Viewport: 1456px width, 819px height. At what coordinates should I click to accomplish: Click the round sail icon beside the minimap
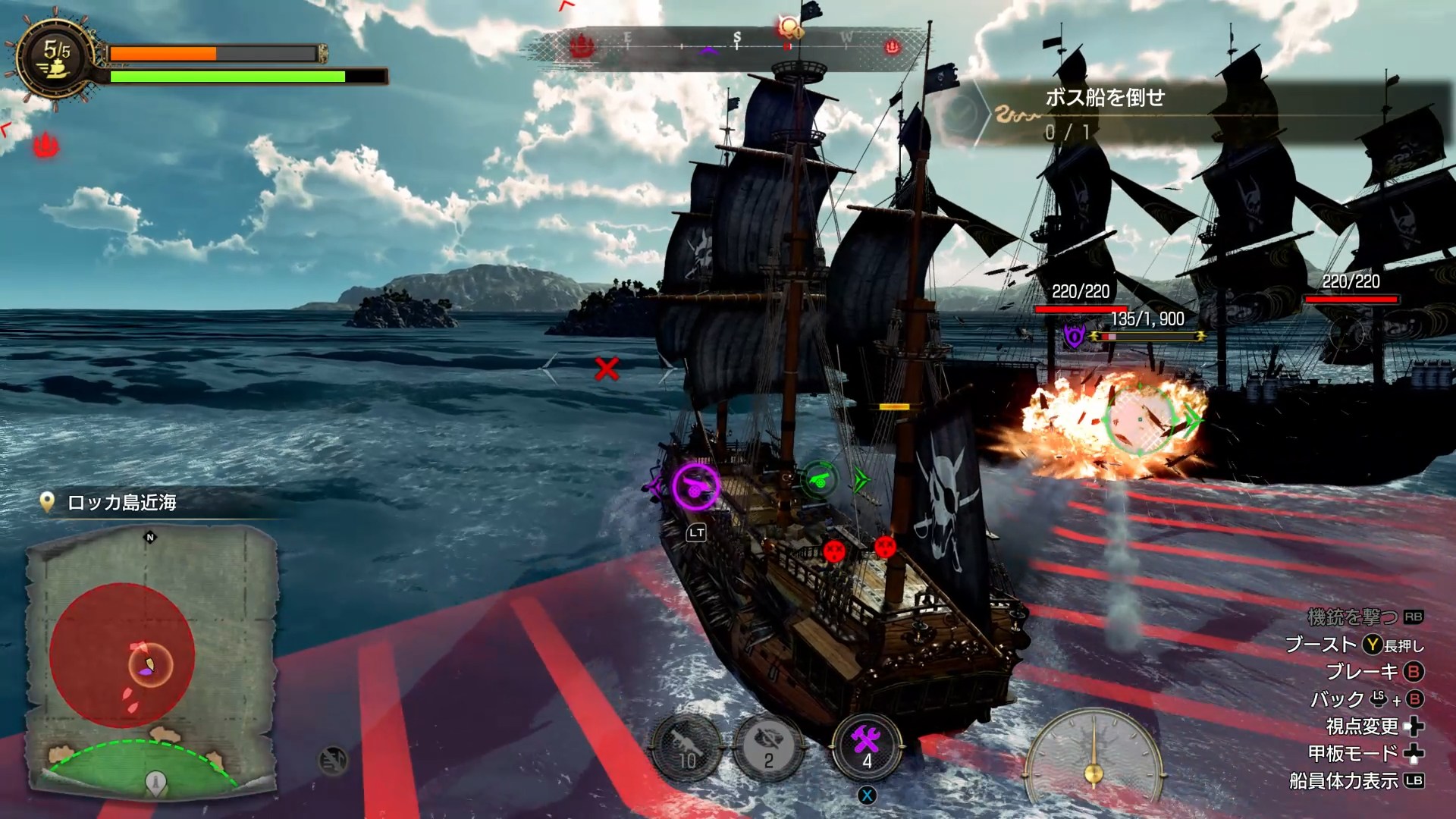click(333, 760)
